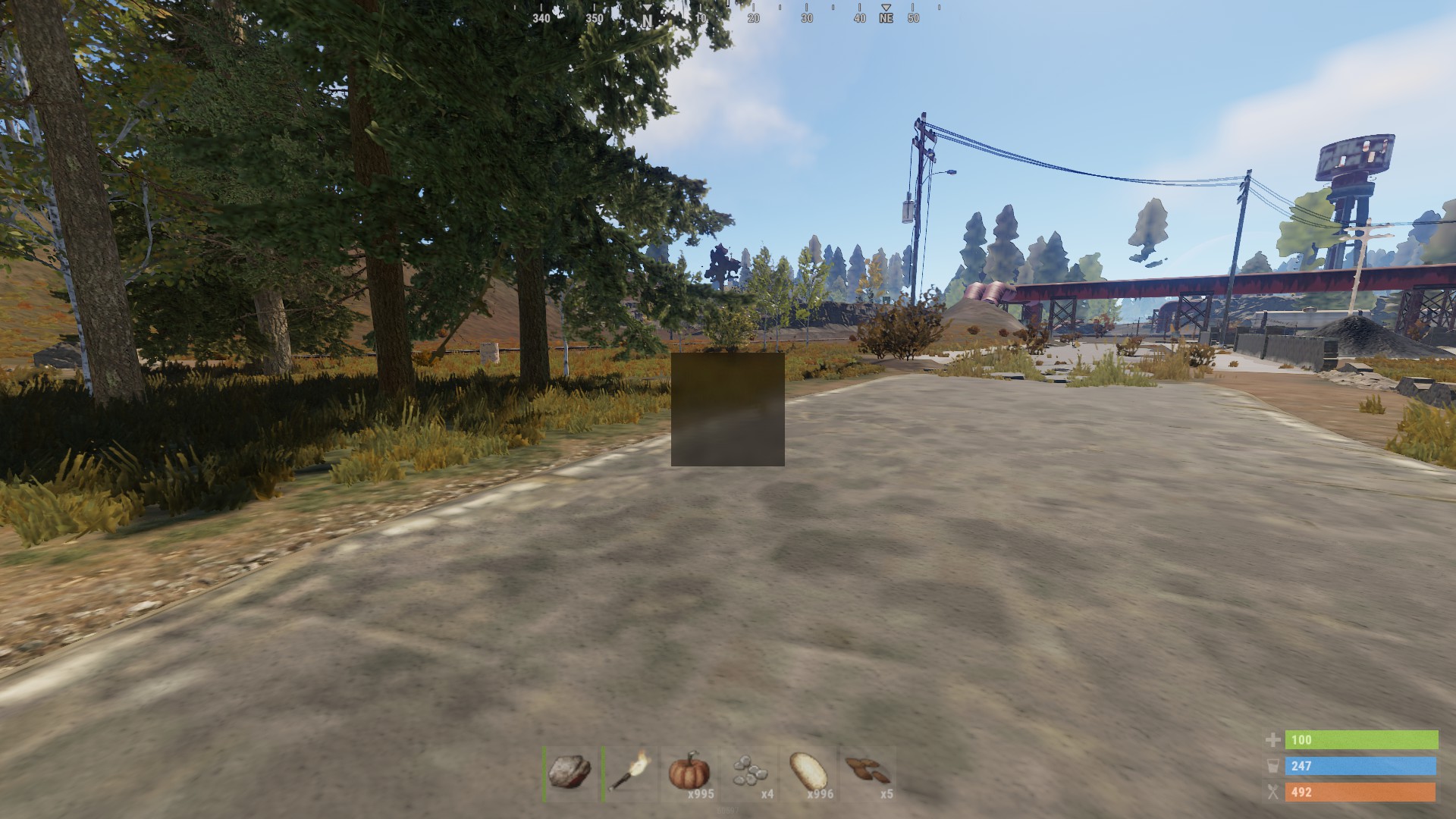
Task: Equip the lit torch from the hotbar
Action: pyautogui.click(x=629, y=772)
